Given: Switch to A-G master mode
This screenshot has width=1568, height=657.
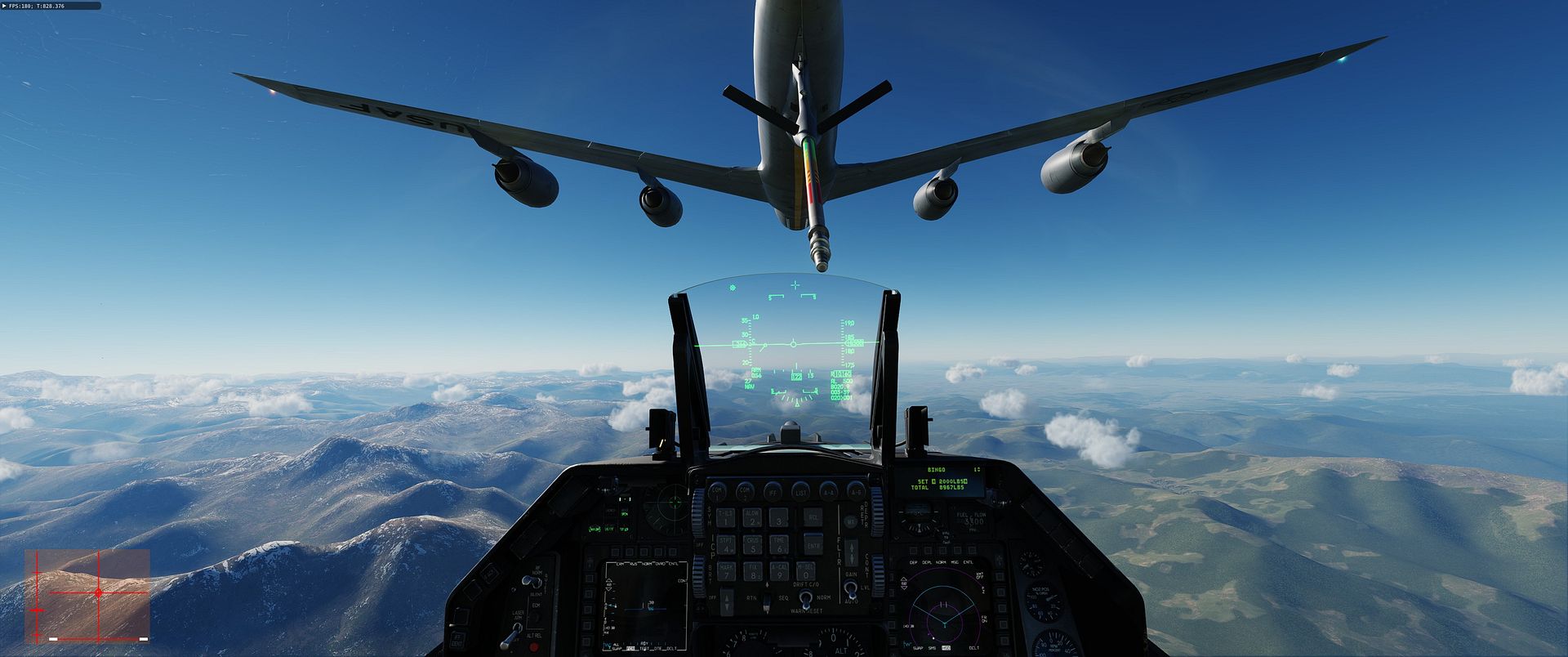Looking at the screenshot, I should (x=856, y=492).
